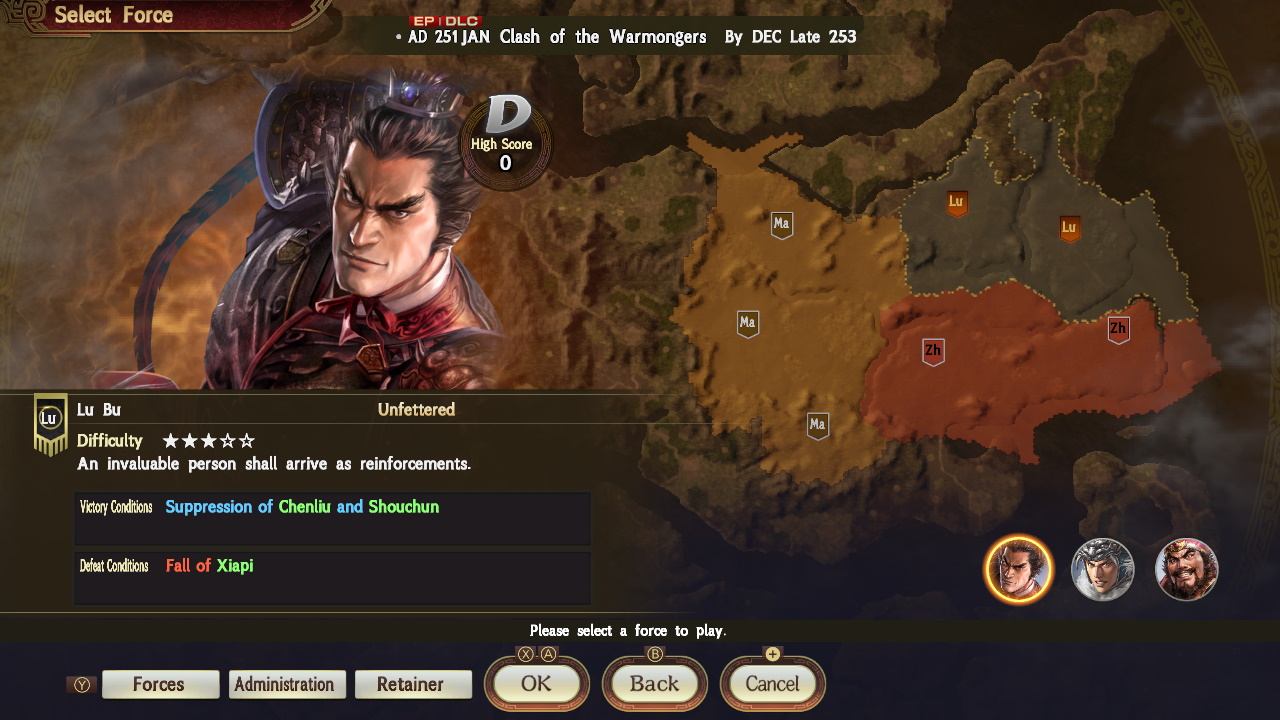Select the Lu banner in the northern gray territory
This screenshot has width=1280, height=720.
(x=953, y=201)
